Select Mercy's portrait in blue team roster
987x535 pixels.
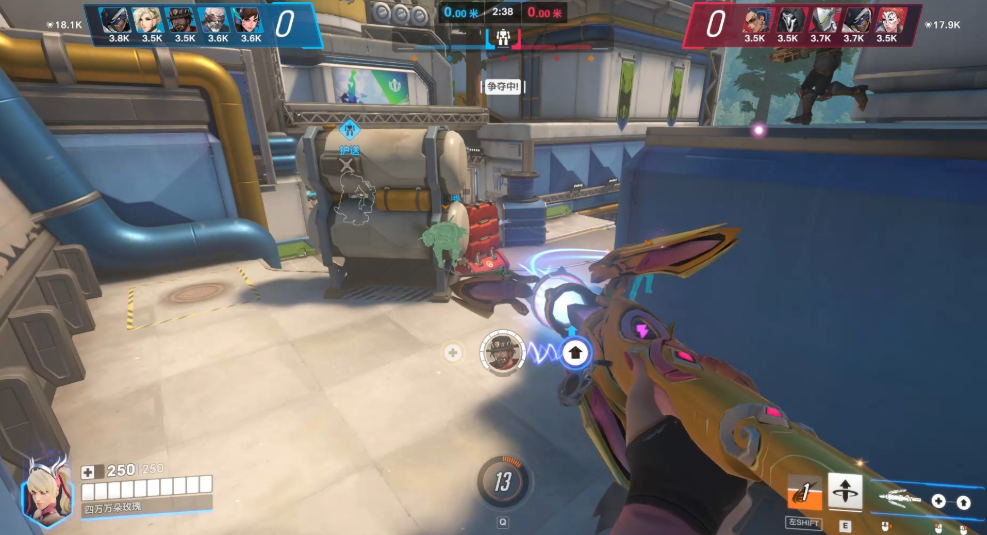tap(152, 18)
